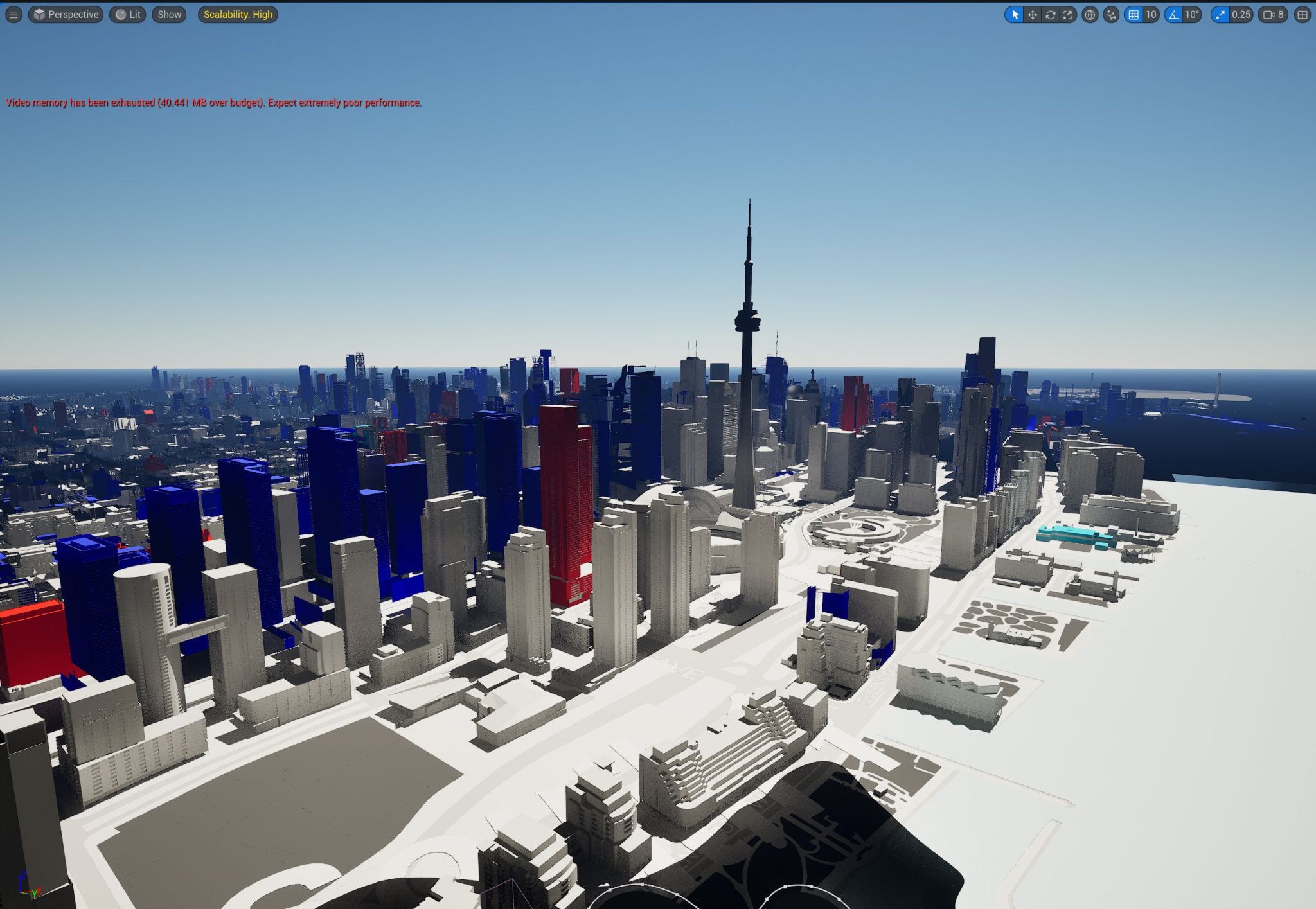This screenshot has width=1316, height=909.
Task: Open the viewport options hamburger menu
Action: [13, 14]
